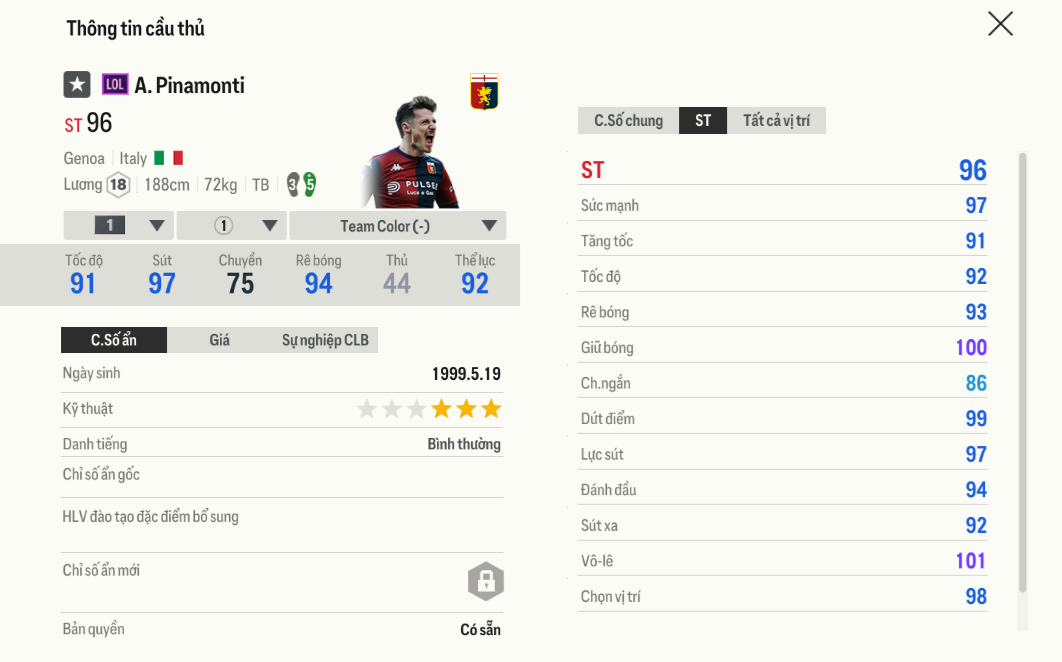Click the LOL season badge
The width and height of the screenshot is (1062, 662).
point(115,85)
